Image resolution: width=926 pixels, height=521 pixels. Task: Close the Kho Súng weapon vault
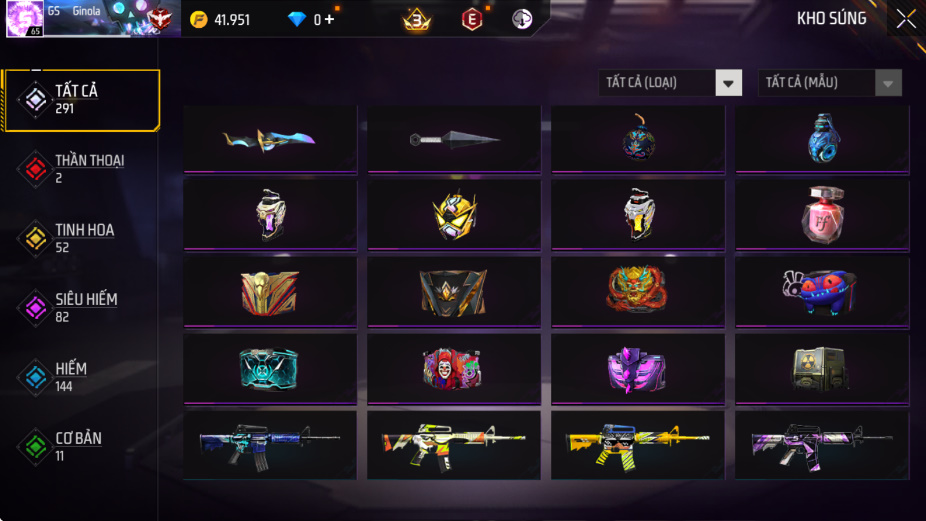coord(906,19)
